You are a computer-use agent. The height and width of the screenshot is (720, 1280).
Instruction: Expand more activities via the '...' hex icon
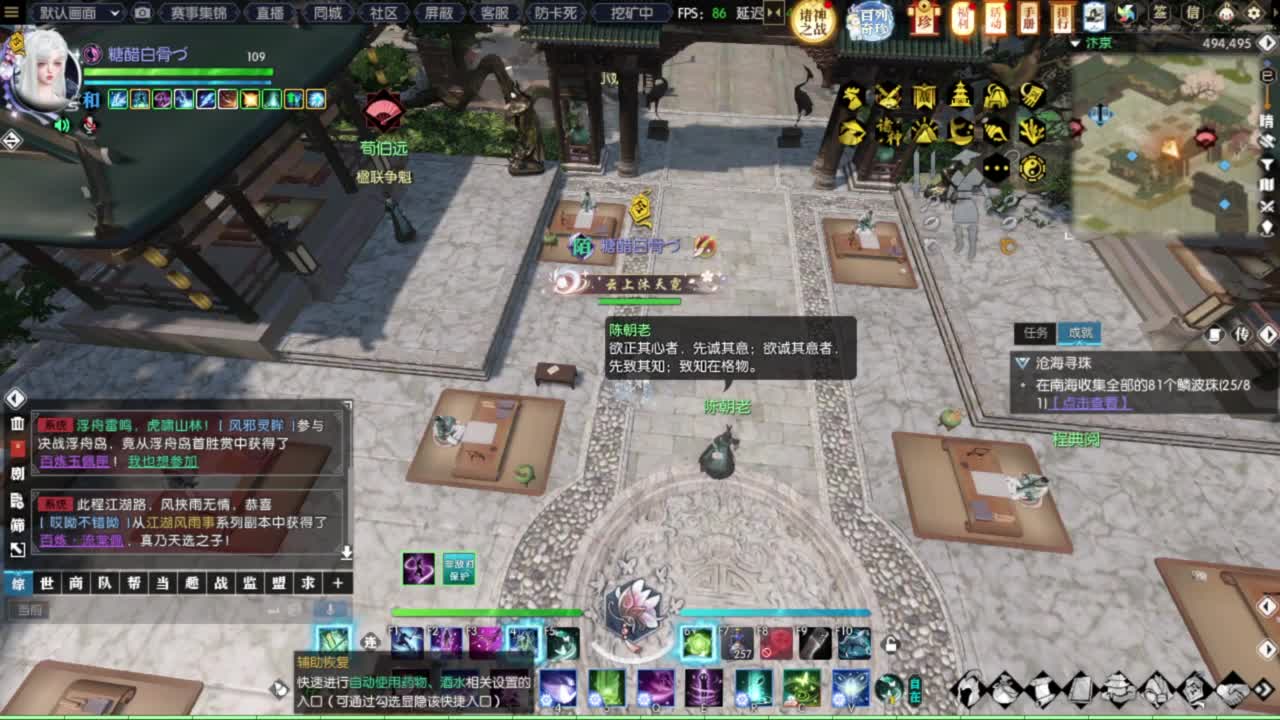tap(996, 167)
